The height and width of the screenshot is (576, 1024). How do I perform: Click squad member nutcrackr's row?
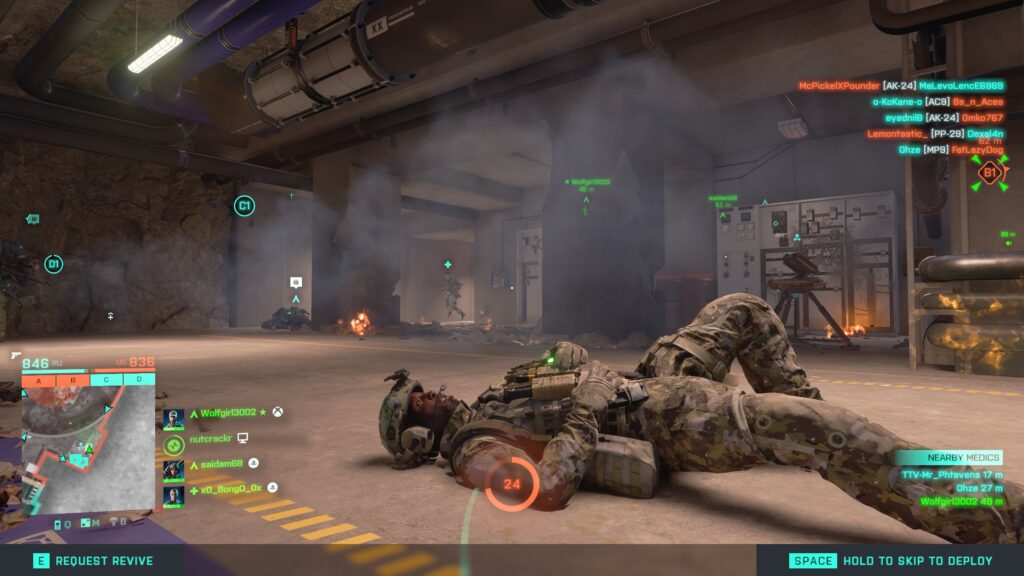coord(208,439)
